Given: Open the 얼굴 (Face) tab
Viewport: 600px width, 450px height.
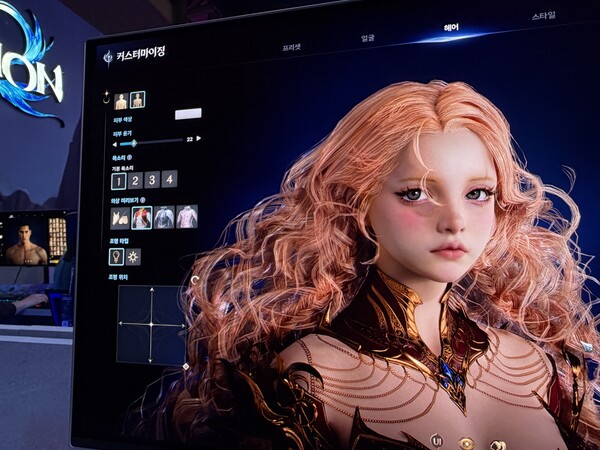Looking at the screenshot, I should point(368,37).
